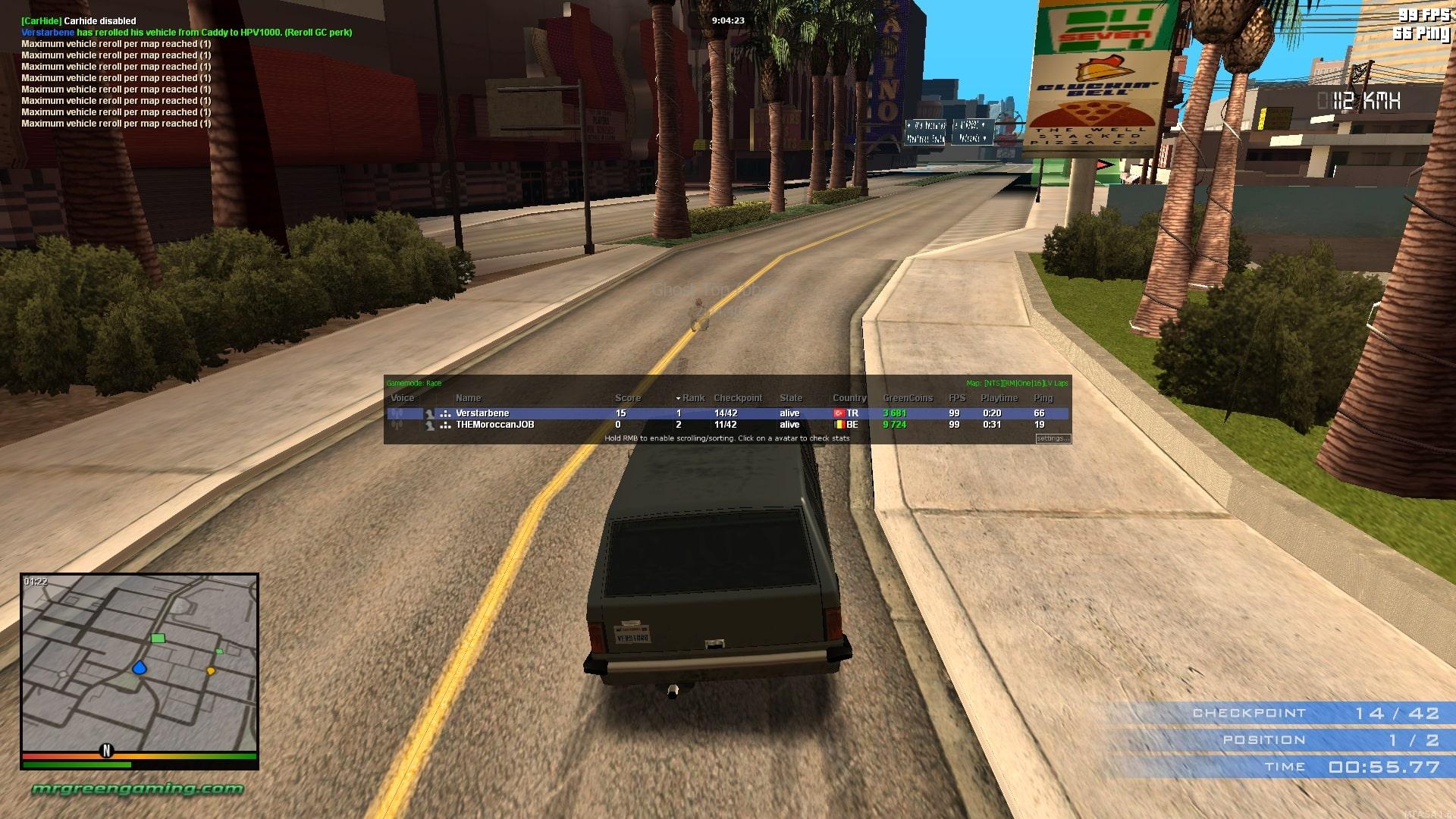Select the Verstarbene player row

[x=531, y=413]
